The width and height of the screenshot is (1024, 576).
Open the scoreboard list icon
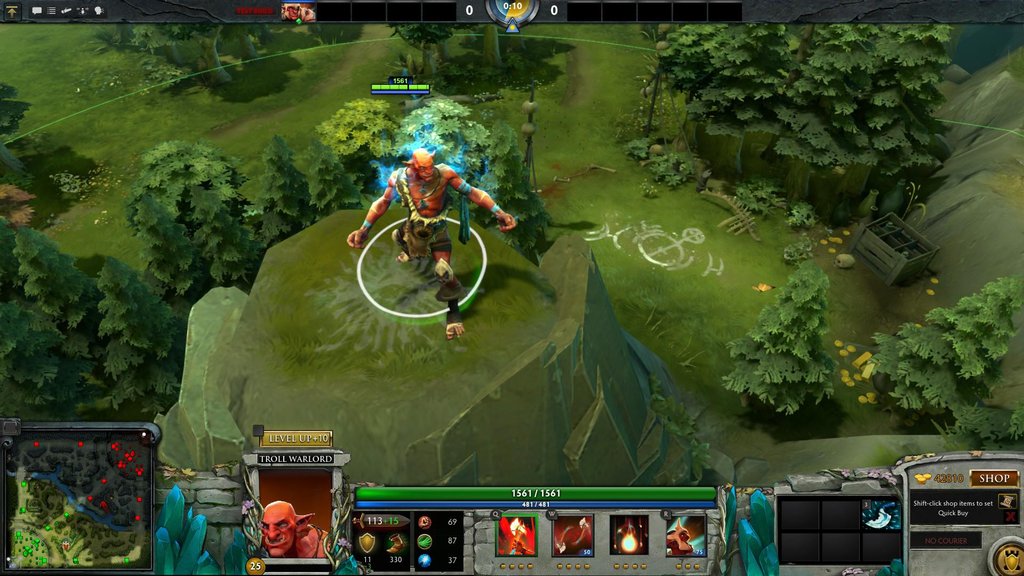pos(51,11)
